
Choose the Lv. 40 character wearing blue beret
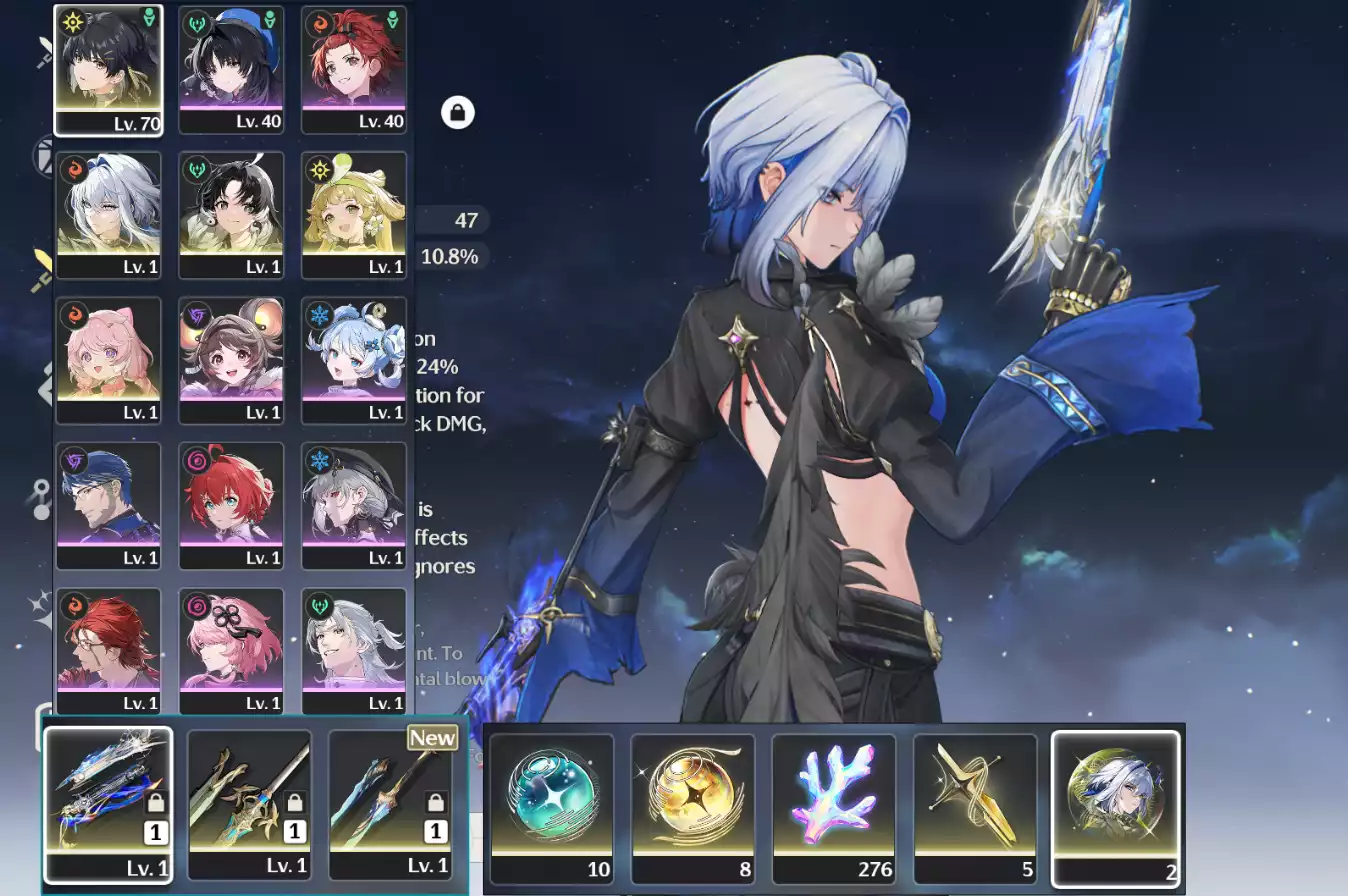click(x=231, y=70)
